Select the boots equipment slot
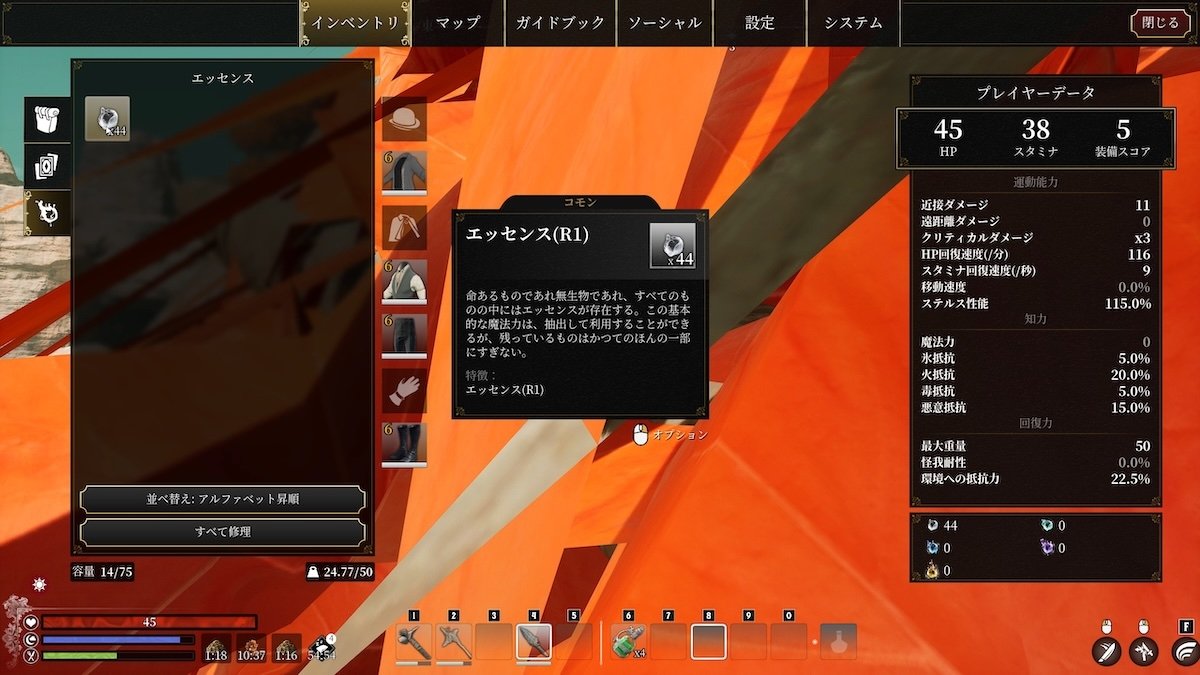The width and height of the screenshot is (1200, 675). pos(404,444)
